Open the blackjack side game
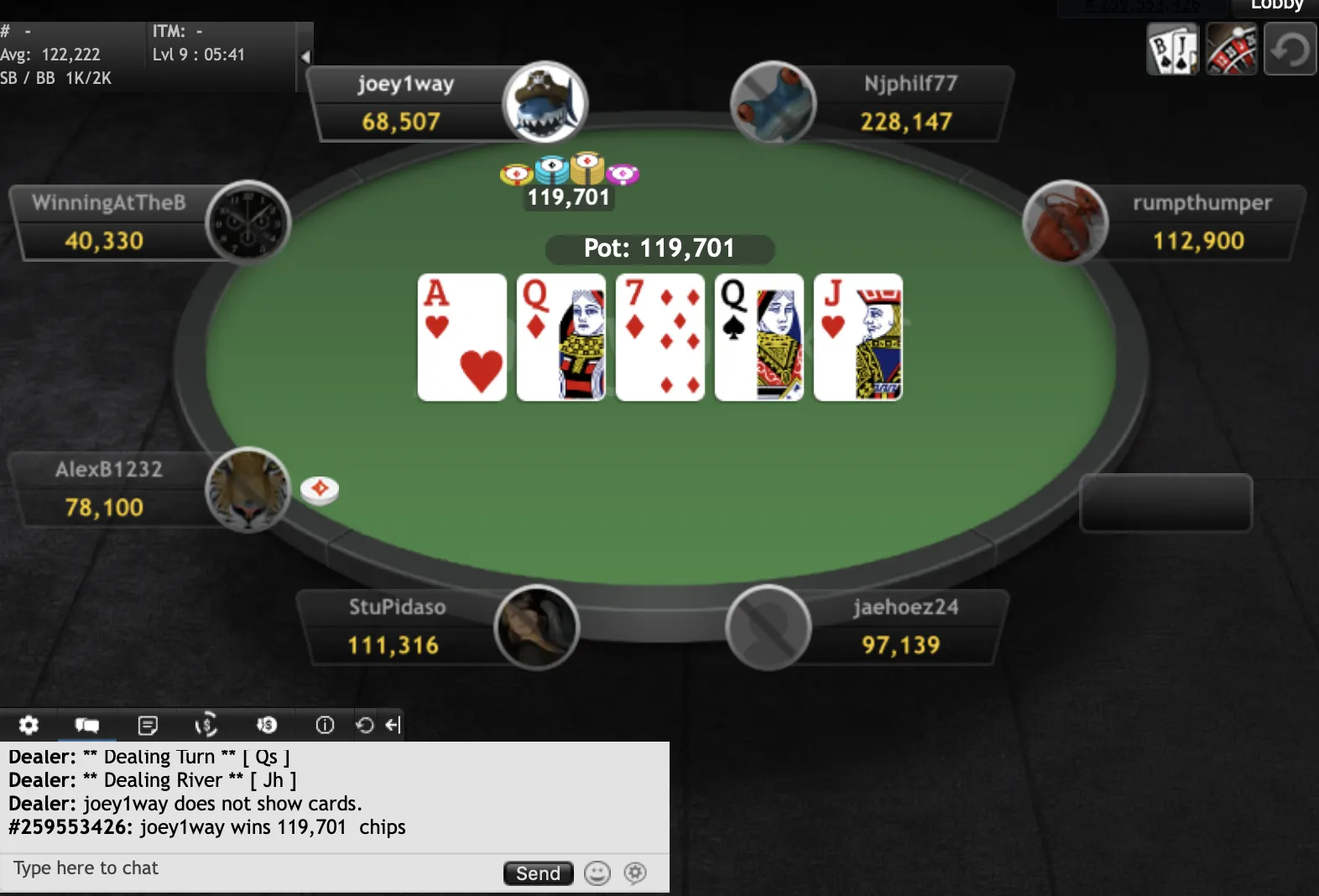 click(x=1172, y=49)
